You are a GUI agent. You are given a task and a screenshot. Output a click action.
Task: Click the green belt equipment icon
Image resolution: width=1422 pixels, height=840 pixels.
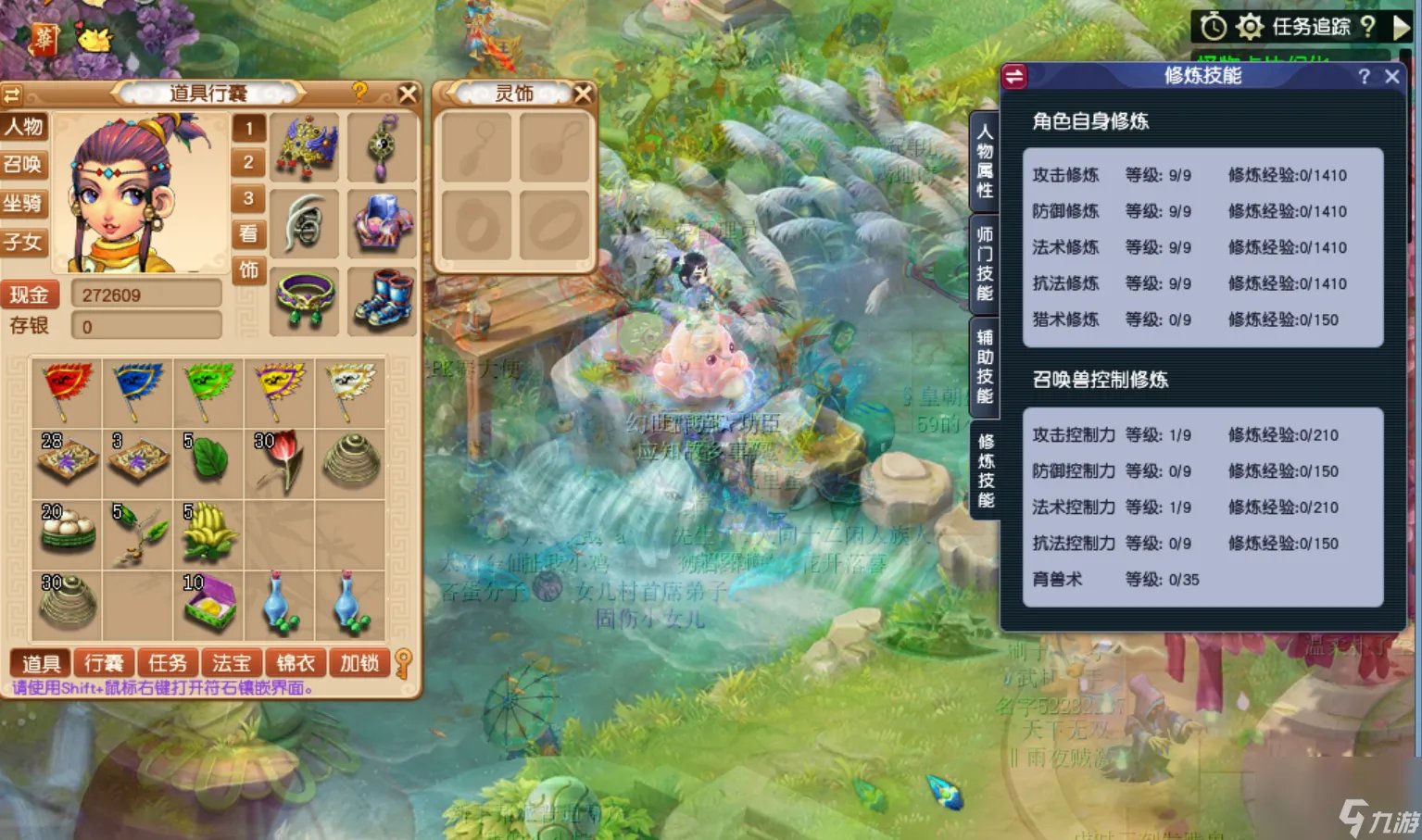pyautogui.click(x=306, y=299)
